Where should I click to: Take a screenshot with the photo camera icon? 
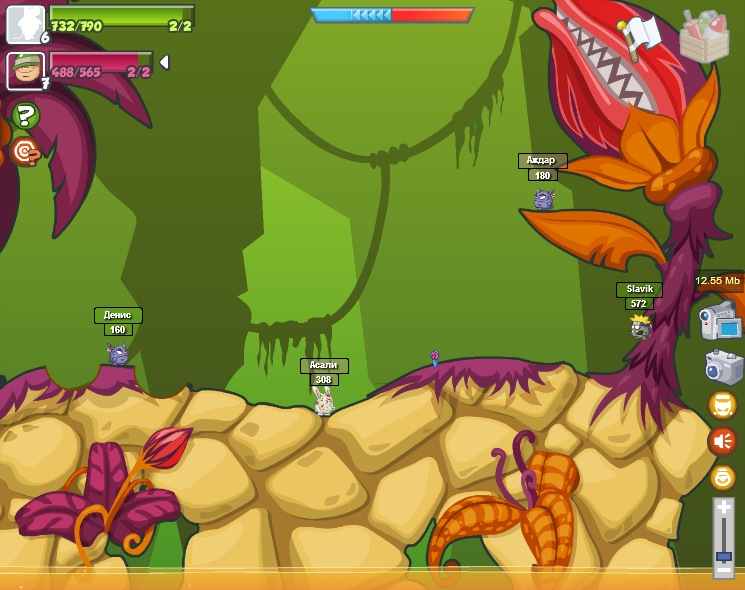click(723, 367)
